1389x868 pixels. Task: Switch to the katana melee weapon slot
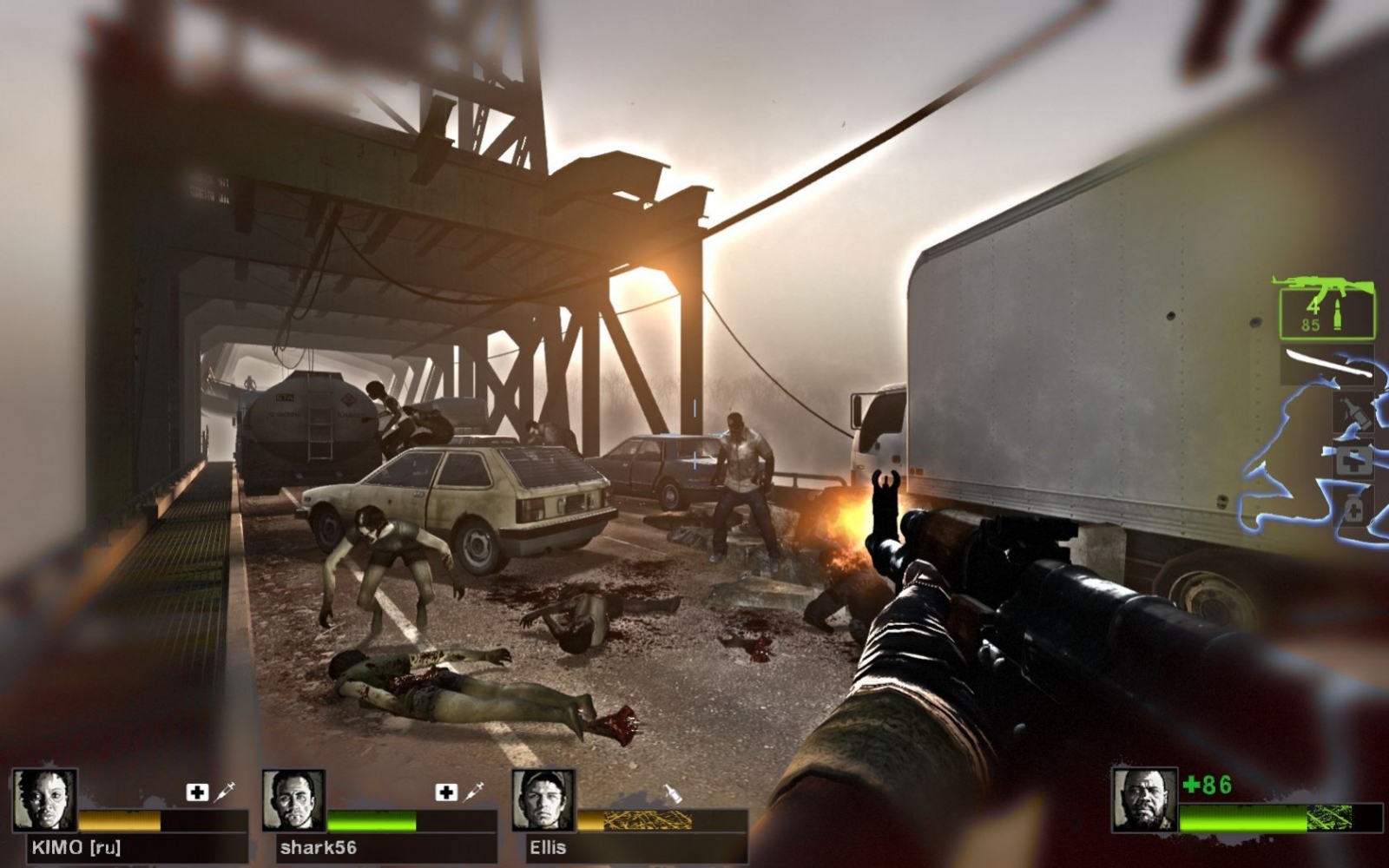tap(1328, 363)
